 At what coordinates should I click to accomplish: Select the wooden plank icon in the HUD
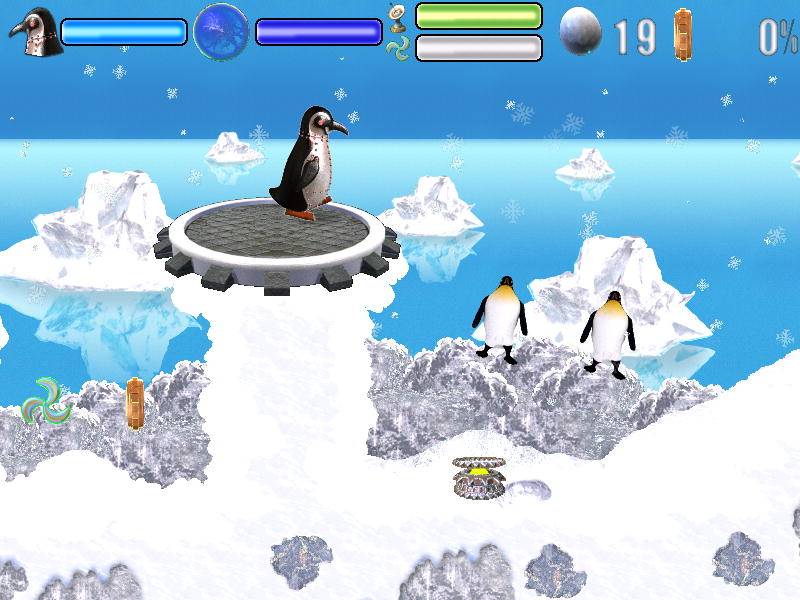pos(683,33)
